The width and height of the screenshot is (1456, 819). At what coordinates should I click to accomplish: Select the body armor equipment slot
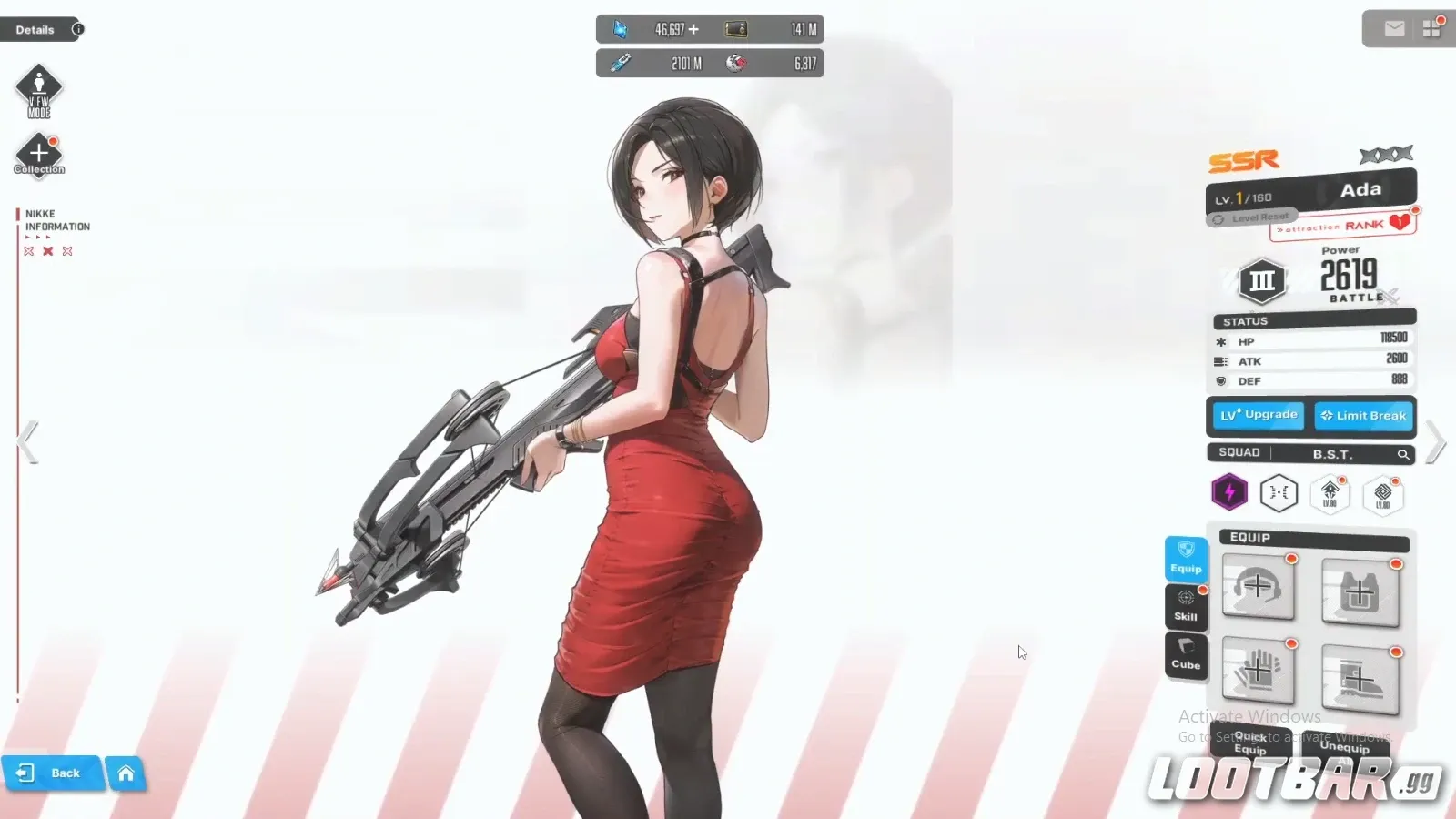click(x=1360, y=591)
